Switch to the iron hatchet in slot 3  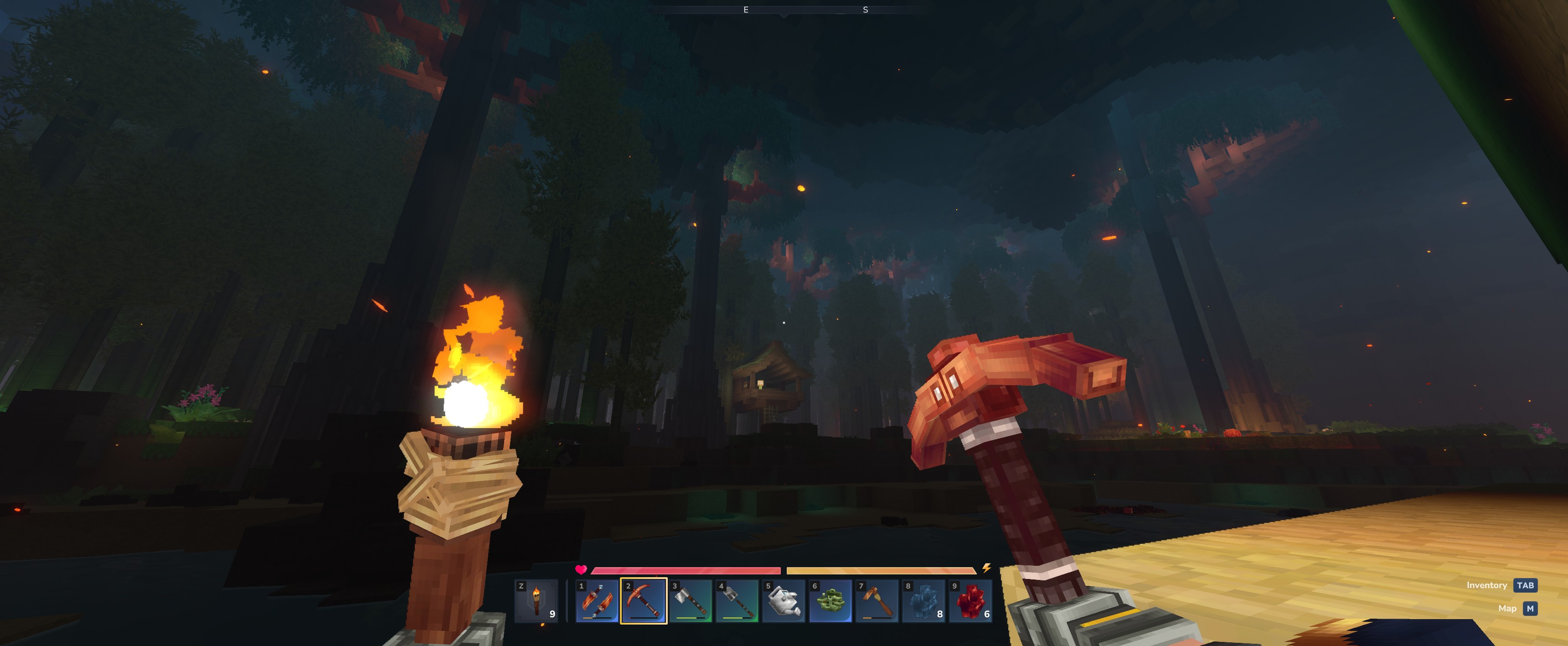pyautogui.click(x=690, y=601)
